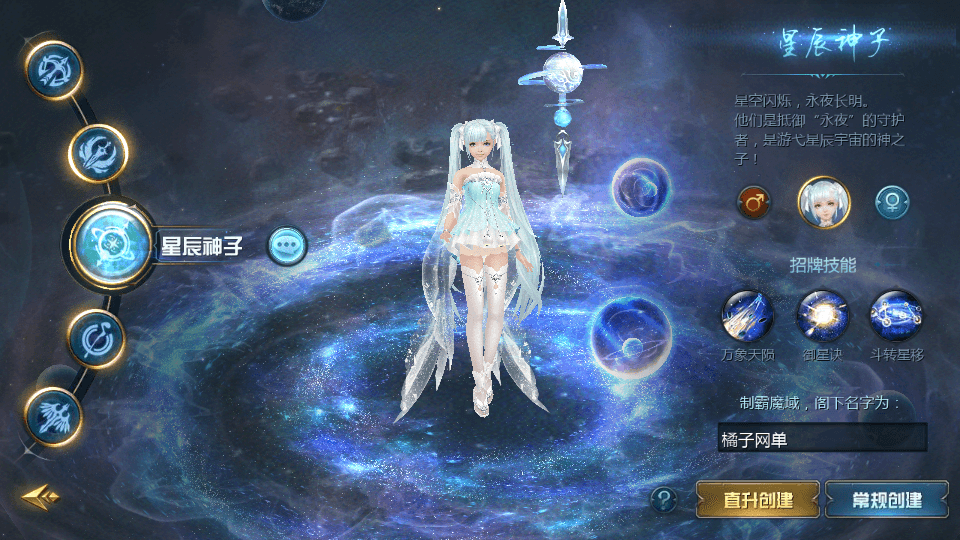960x540 pixels.
Task: Switch to the male gender symbol
Action: click(753, 202)
